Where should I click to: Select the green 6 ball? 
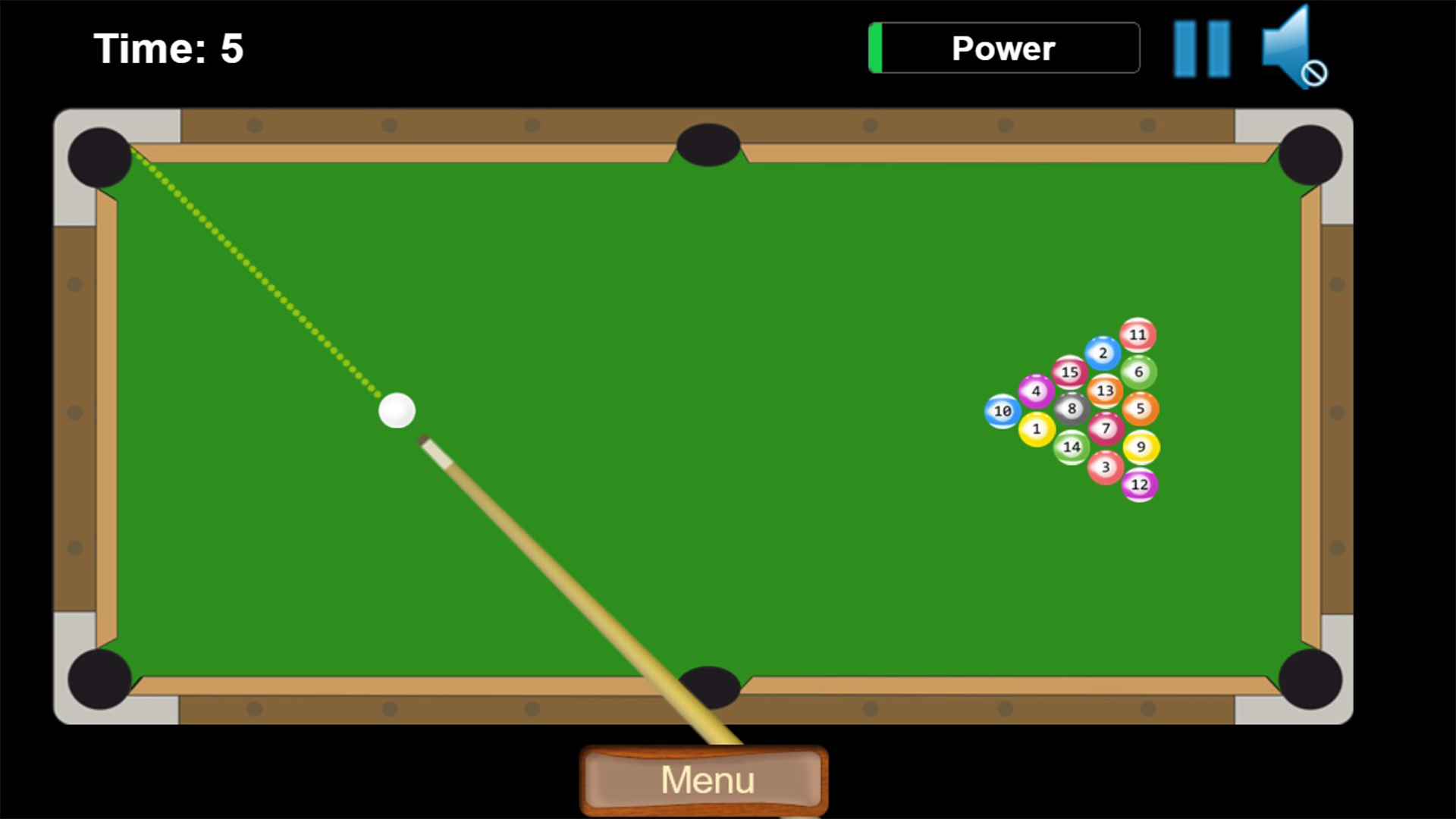pos(1138,372)
